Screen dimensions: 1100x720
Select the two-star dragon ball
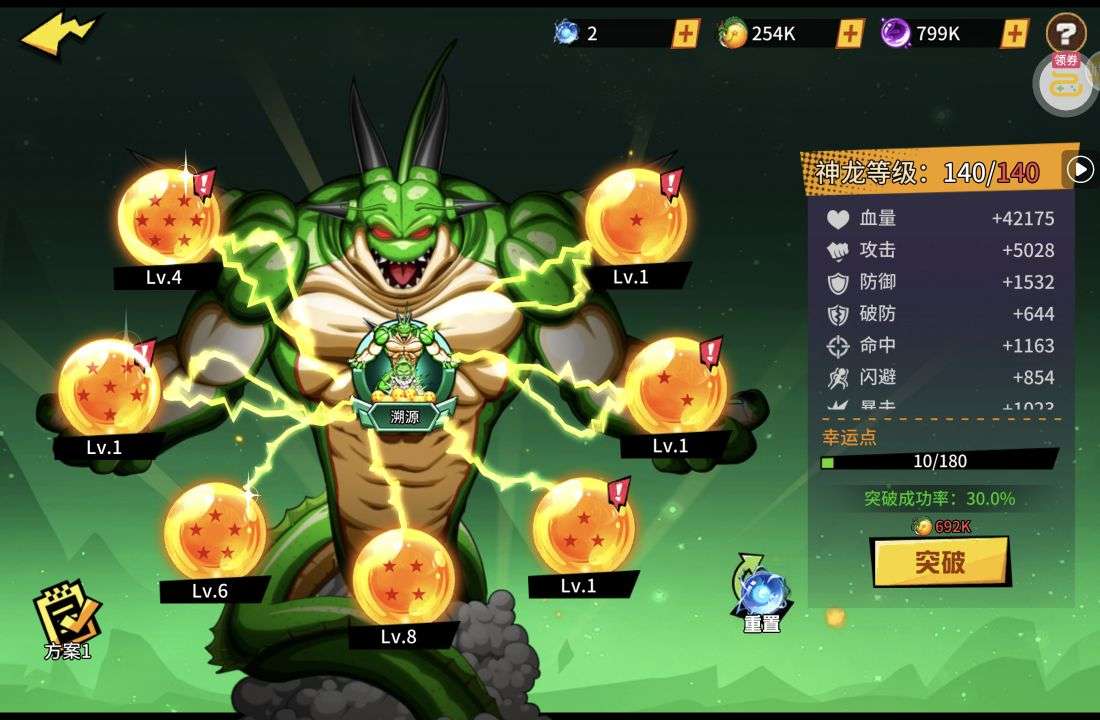[x=675, y=386]
